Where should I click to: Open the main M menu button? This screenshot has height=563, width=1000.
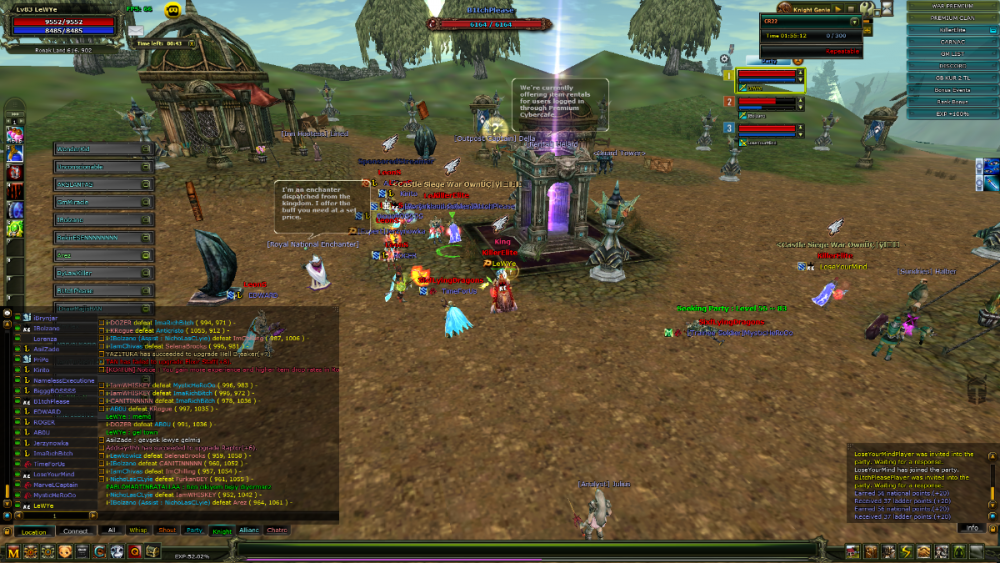click(13, 551)
